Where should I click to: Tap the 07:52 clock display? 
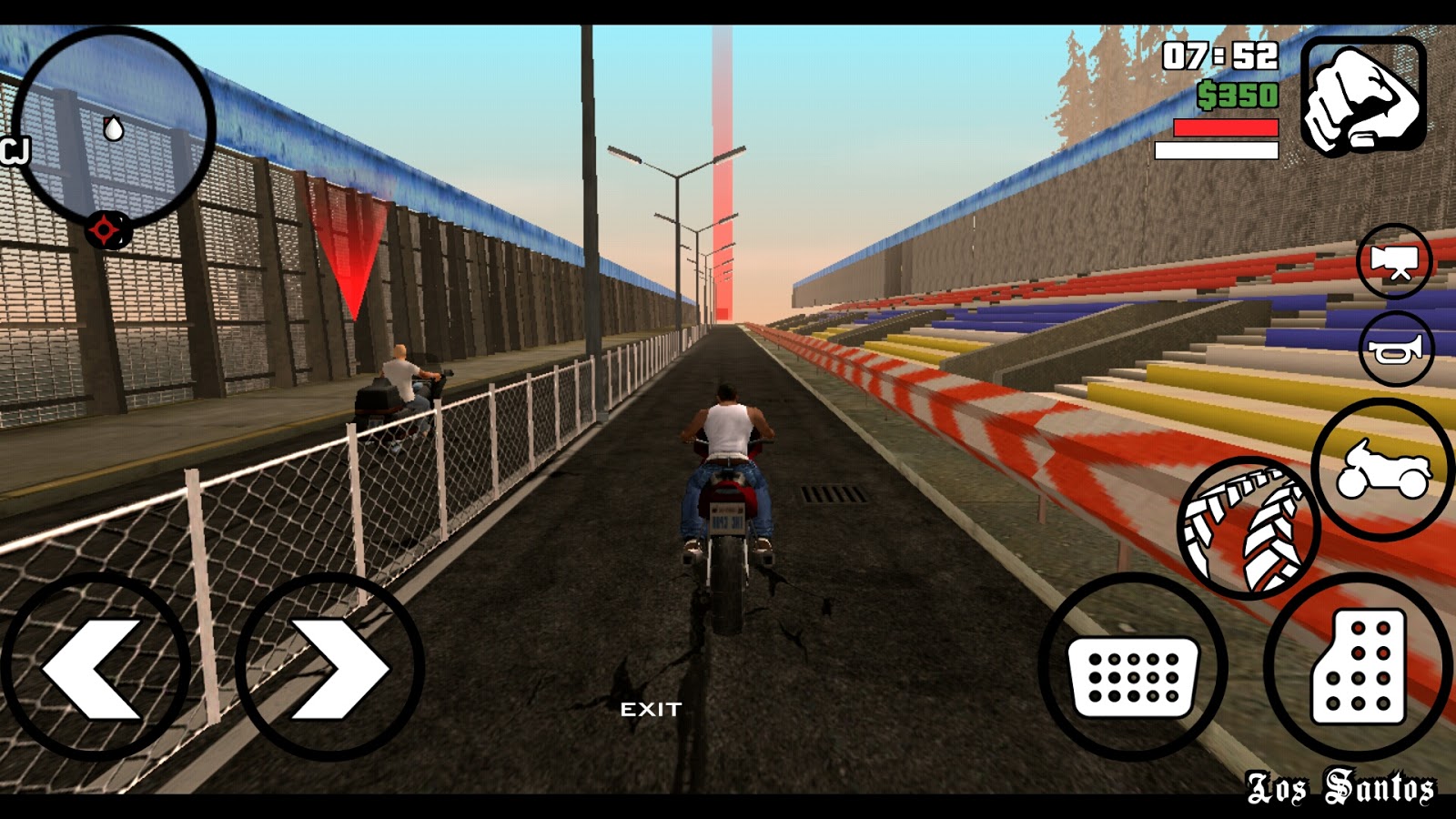pyautogui.click(x=1219, y=55)
